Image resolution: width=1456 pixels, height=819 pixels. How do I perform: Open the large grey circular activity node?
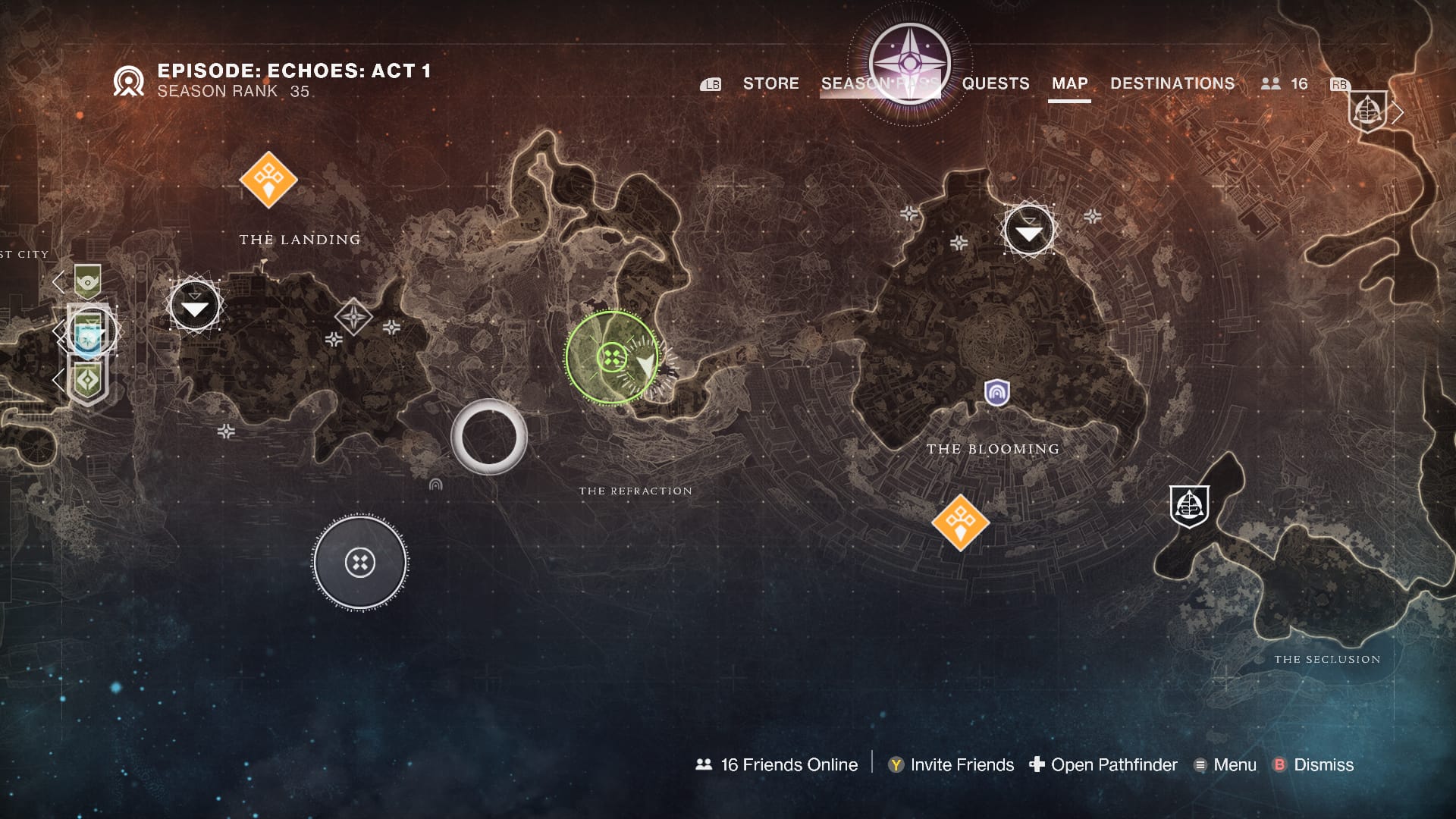pos(360,563)
